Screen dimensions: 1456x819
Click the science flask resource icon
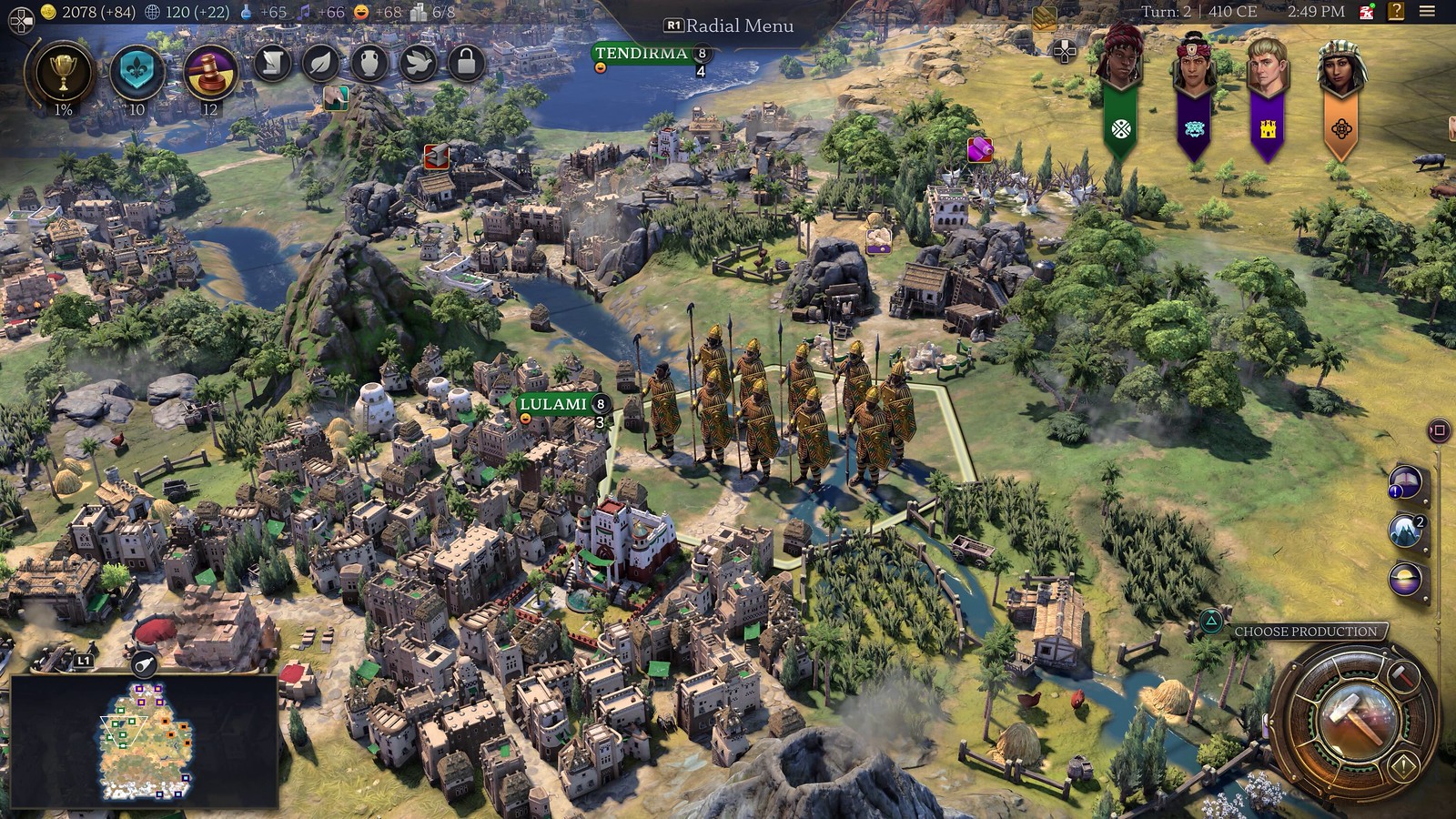247,12
